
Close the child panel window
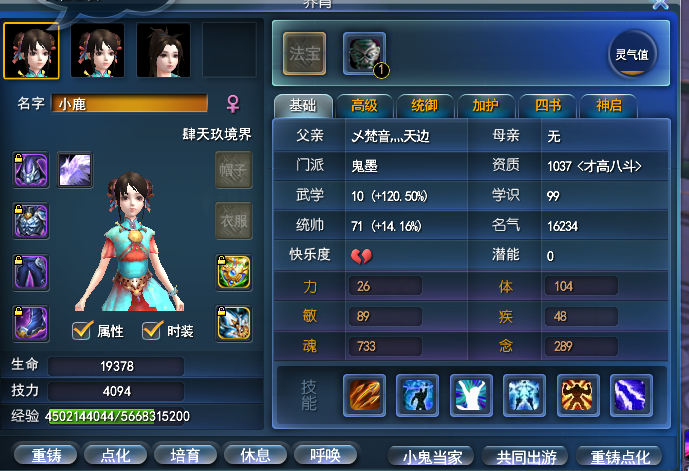point(660,4)
